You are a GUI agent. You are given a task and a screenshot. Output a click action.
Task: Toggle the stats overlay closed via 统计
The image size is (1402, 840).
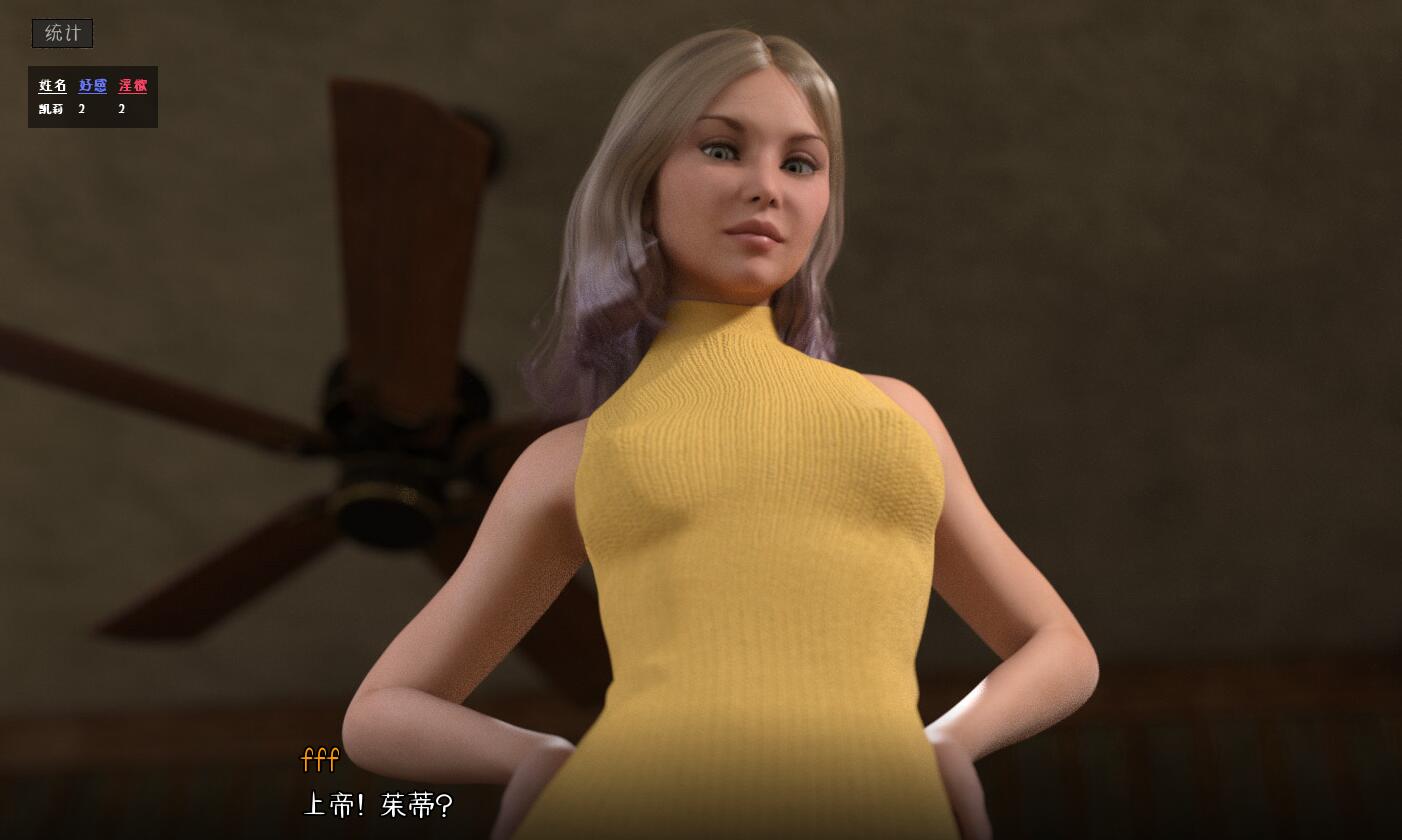point(61,33)
